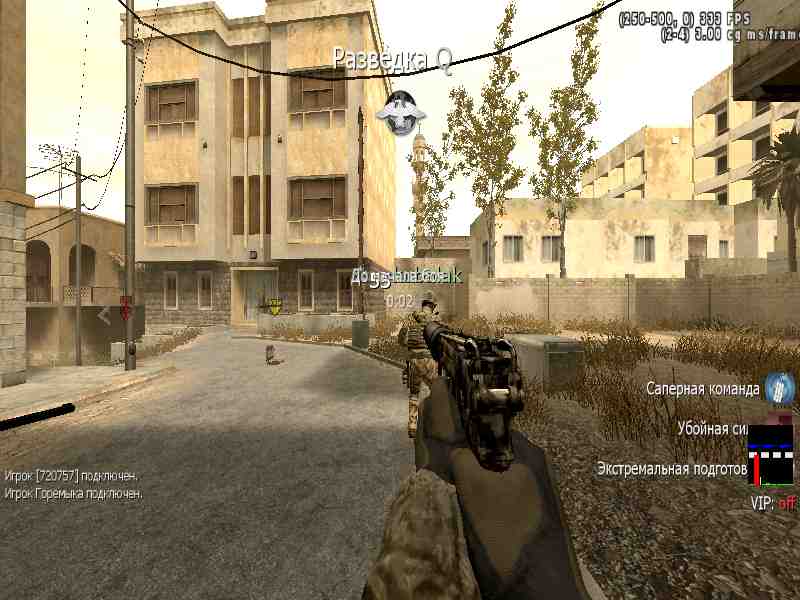Click the Убойная сила perk label
Viewport: 800px width, 600px height.
(712, 428)
